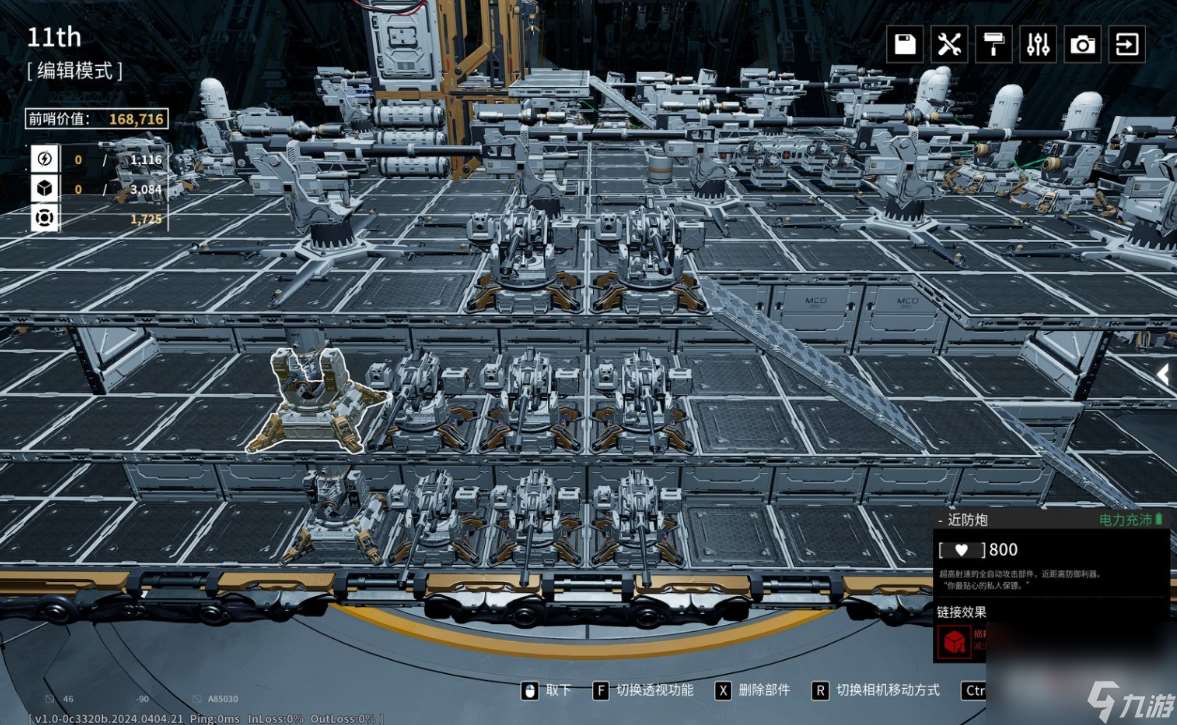
Task: Open the wrench and screwdriver tools menu
Action: 949,45
